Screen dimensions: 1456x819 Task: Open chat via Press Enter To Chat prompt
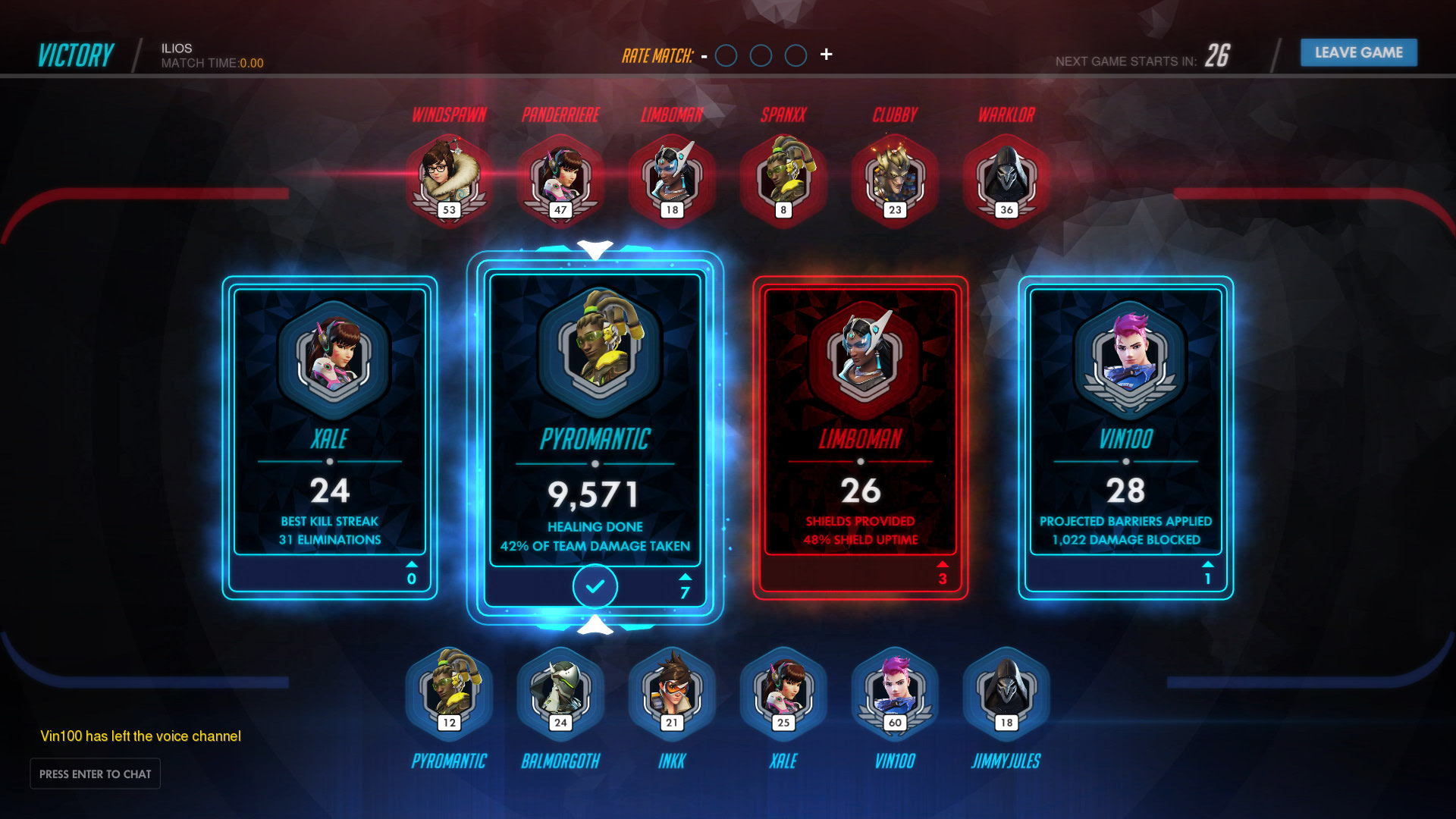coord(95,773)
